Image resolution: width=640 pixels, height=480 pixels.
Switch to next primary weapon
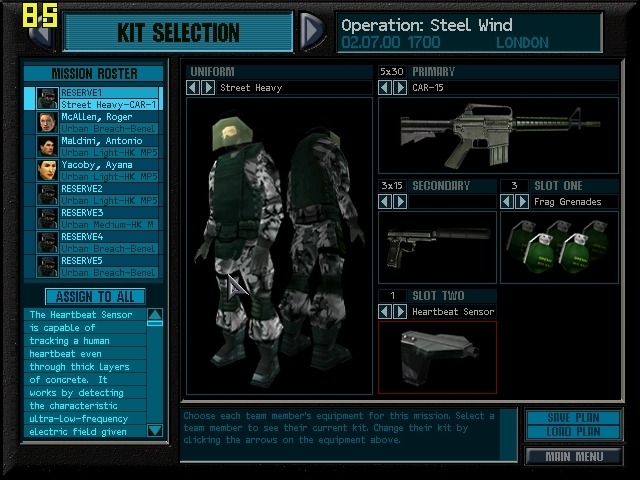pos(399,88)
